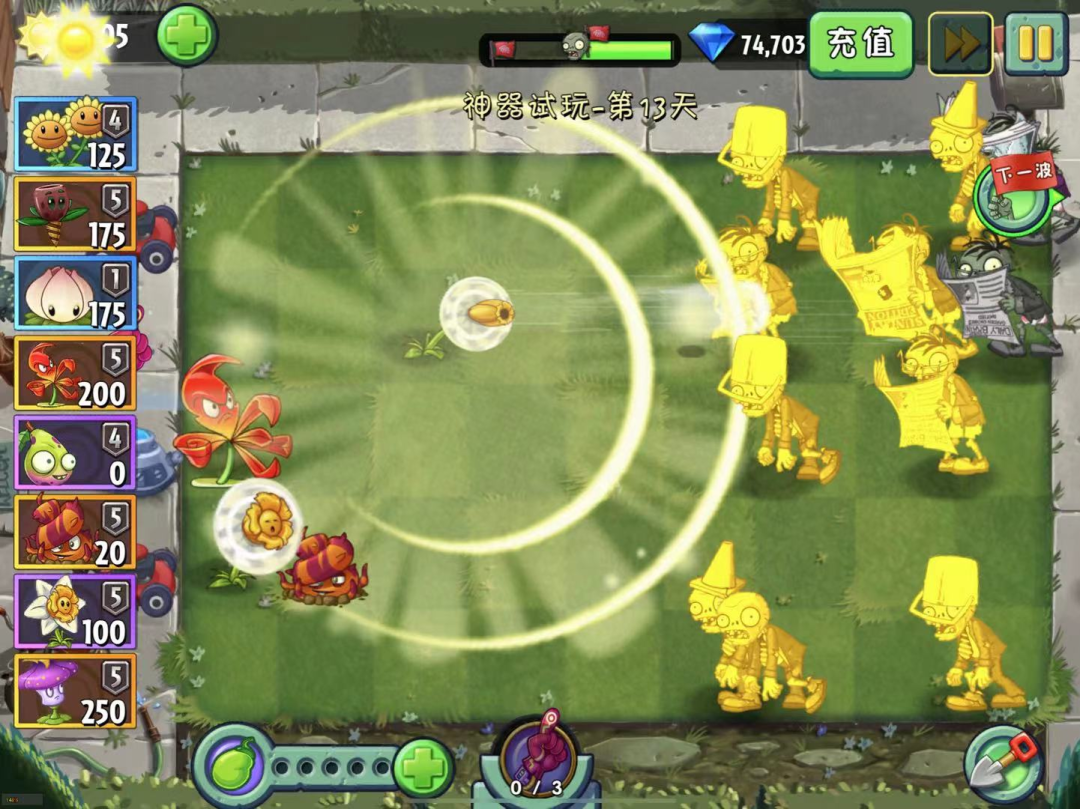The width and height of the screenshot is (1080, 809).
Task: Pick the pink lotus bud seed packet
Action: [76, 293]
